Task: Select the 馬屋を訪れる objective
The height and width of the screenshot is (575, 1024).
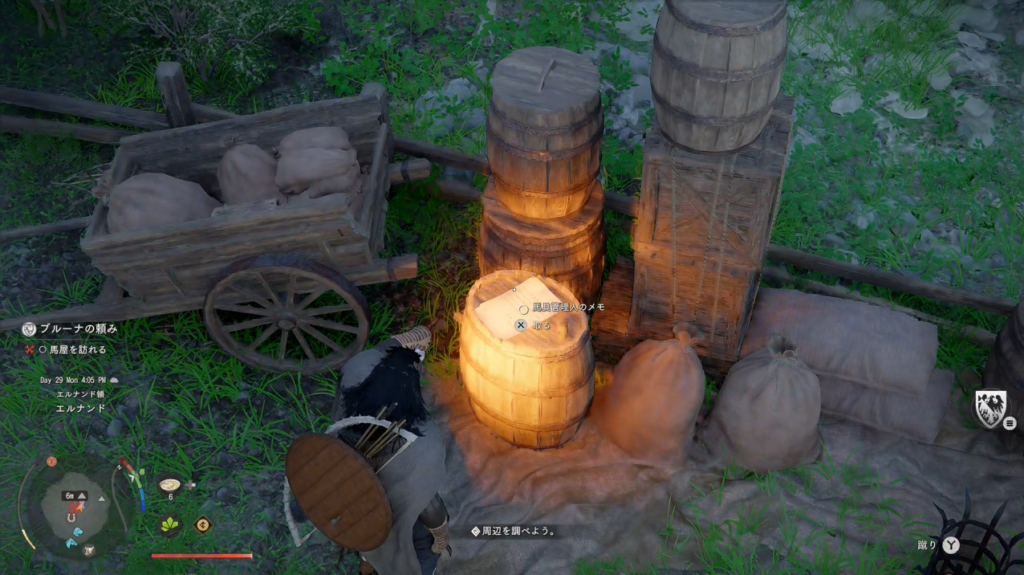Action: (x=71, y=350)
